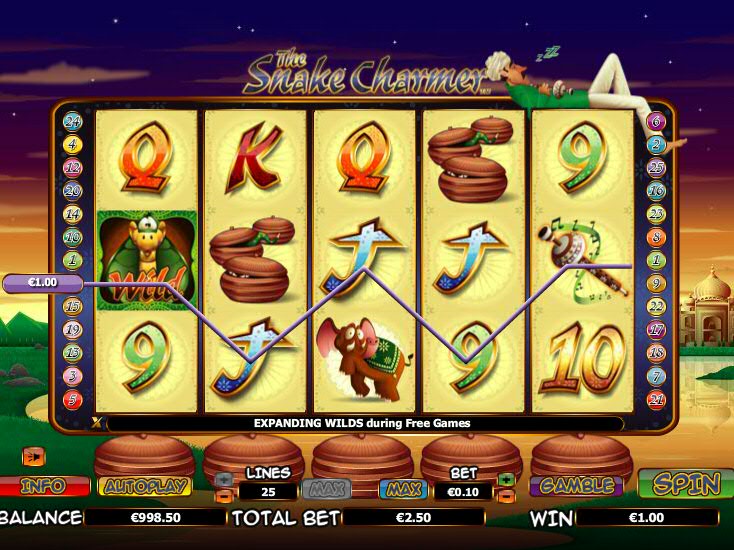Decrease the bet with the orange arrow

pyautogui.click(x=505, y=496)
